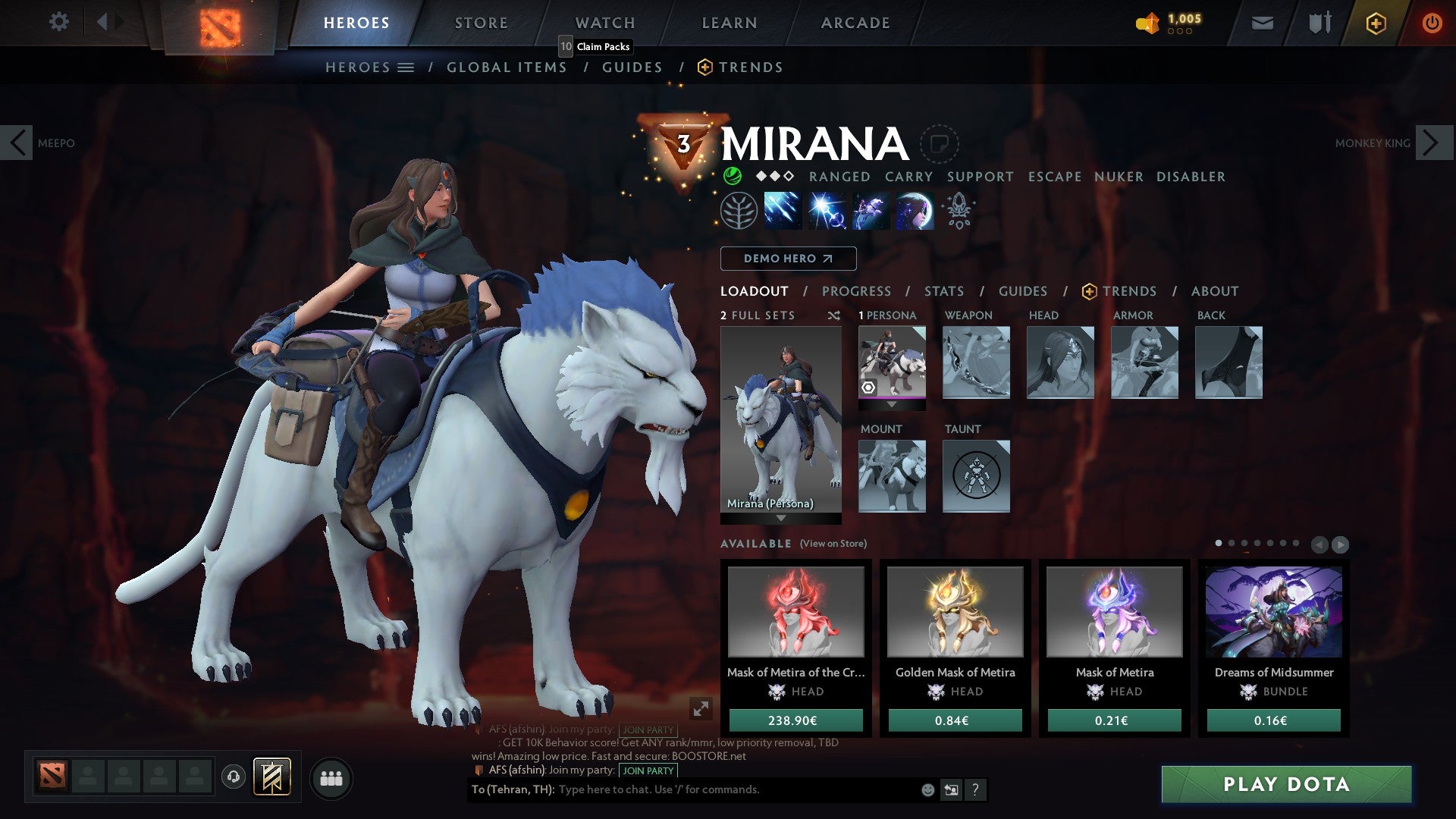Open the Heroes hamburger menu

click(x=405, y=67)
